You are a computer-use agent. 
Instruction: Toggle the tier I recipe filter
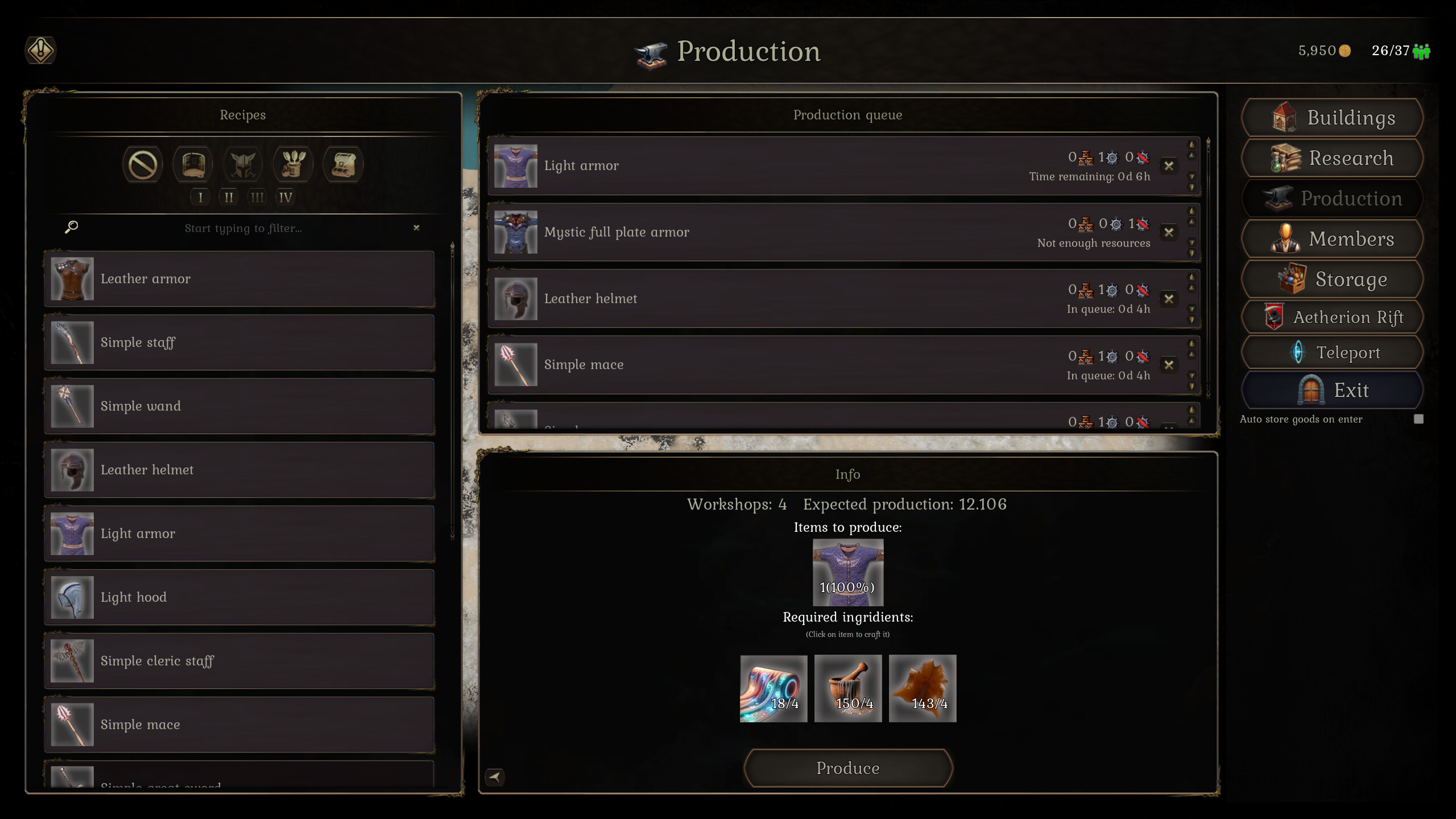click(200, 197)
